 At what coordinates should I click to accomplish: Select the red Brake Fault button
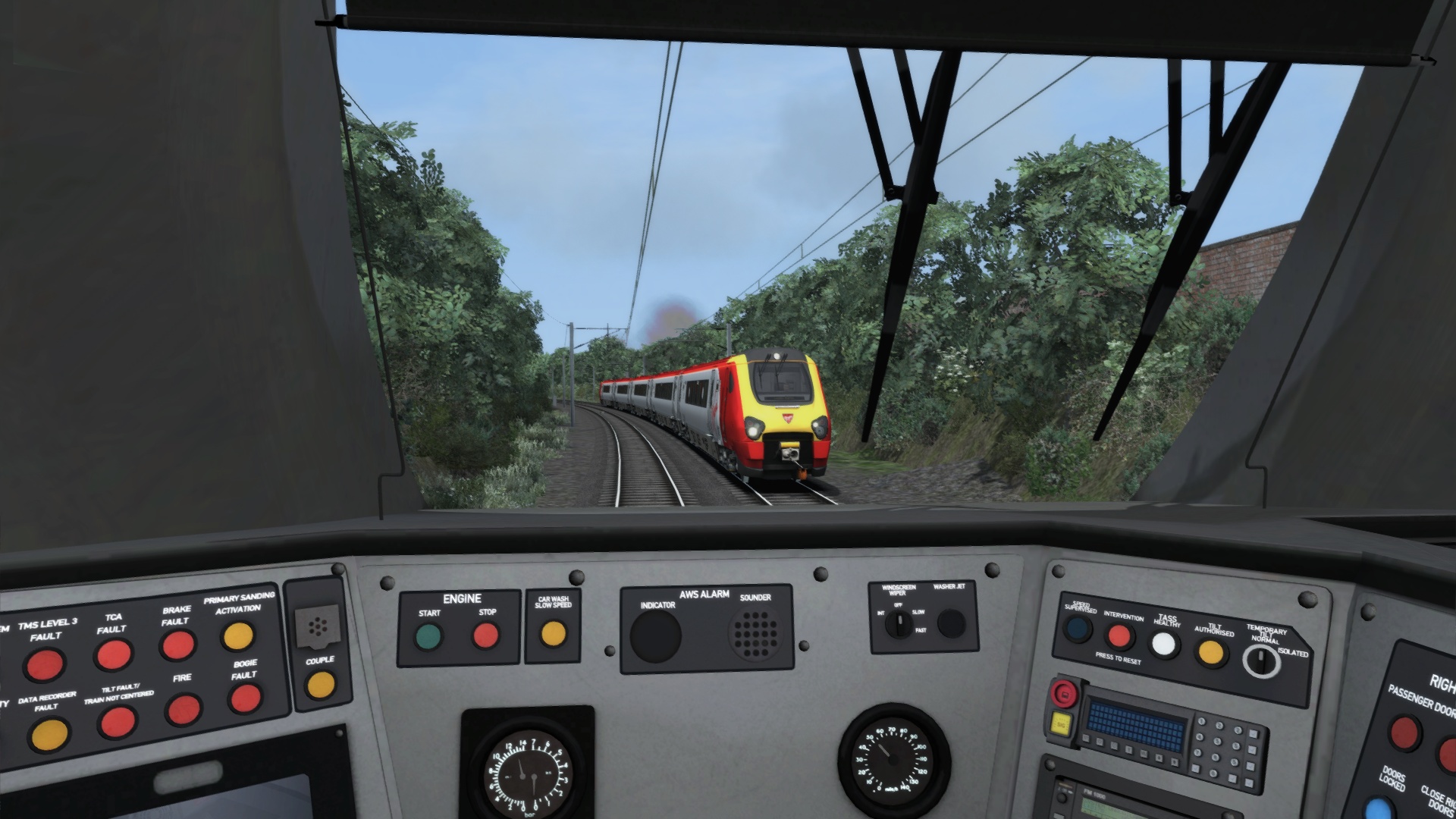tap(177, 645)
